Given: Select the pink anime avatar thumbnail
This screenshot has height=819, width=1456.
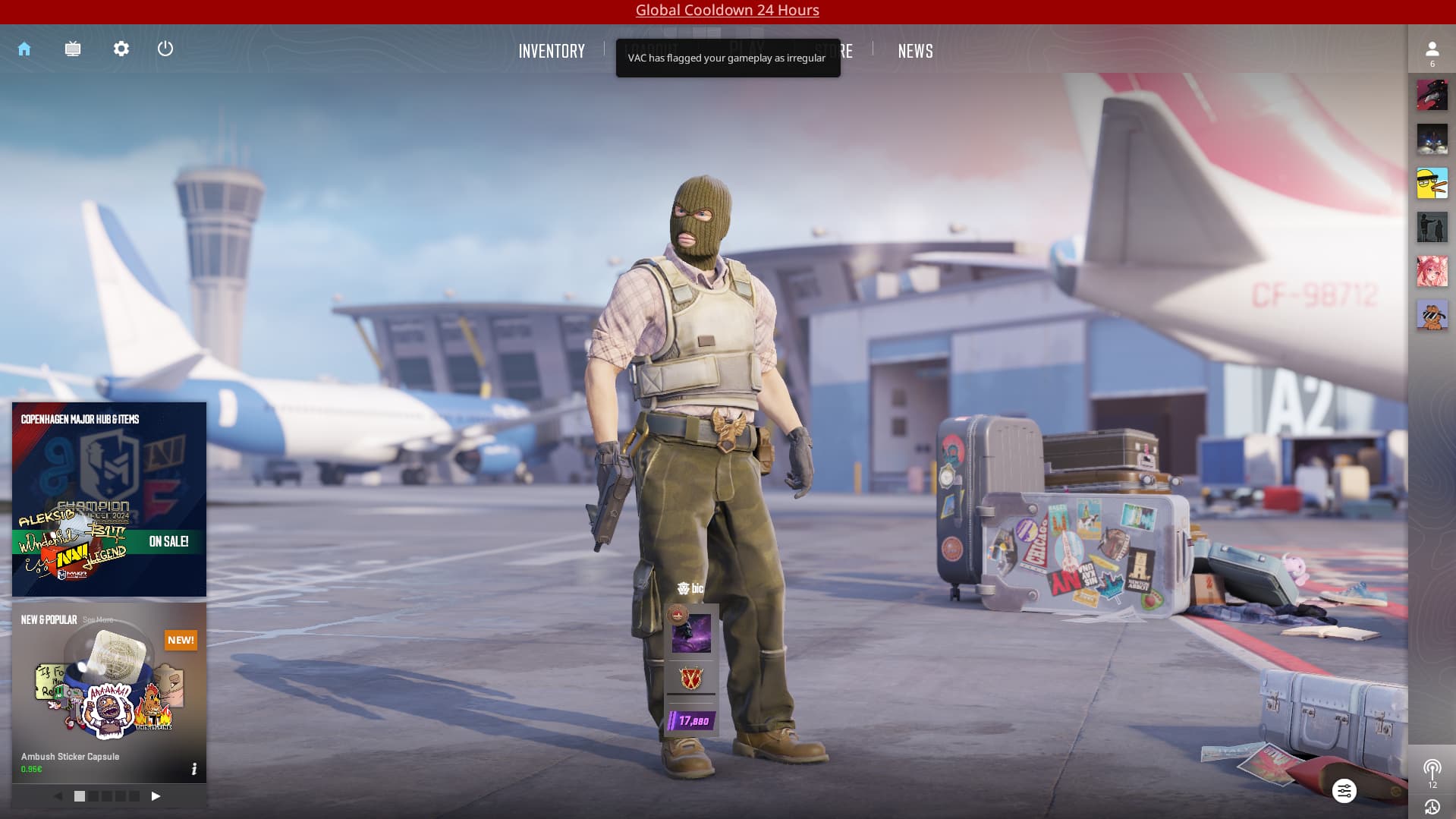Looking at the screenshot, I should (x=1432, y=271).
